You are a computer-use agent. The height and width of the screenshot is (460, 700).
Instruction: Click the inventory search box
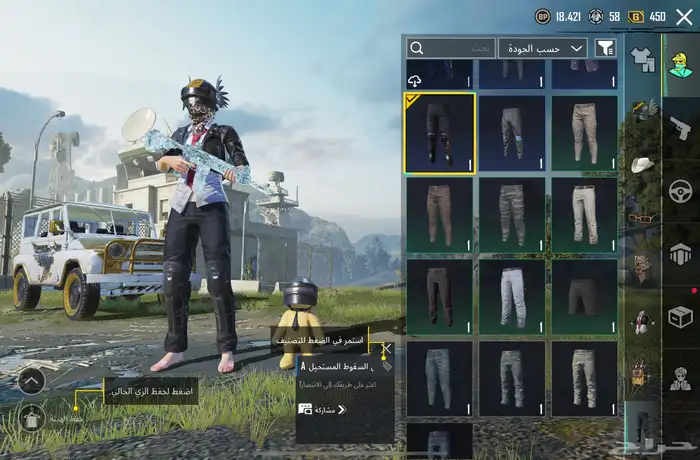point(450,48)
